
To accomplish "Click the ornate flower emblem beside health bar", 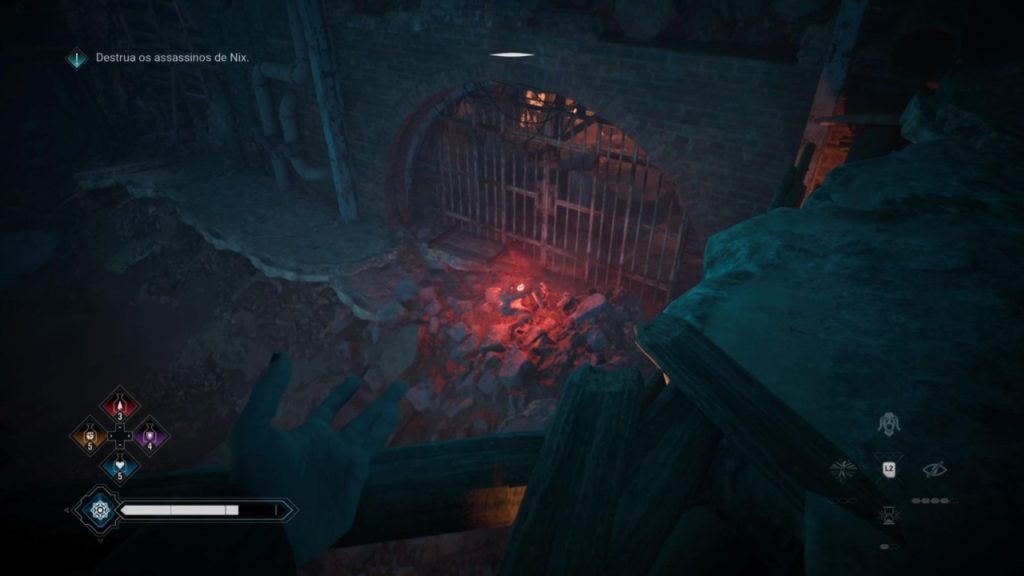I will (99, 510).
